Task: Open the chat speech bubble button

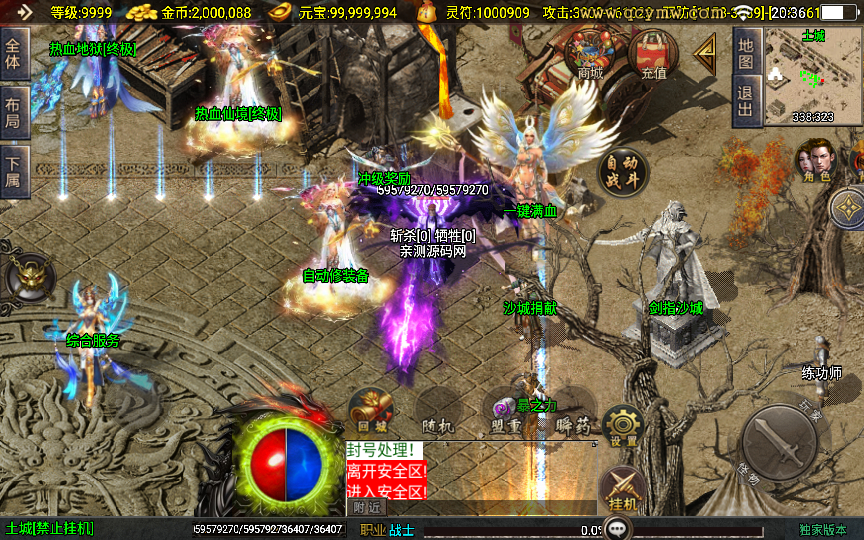Action: (620, 527)
